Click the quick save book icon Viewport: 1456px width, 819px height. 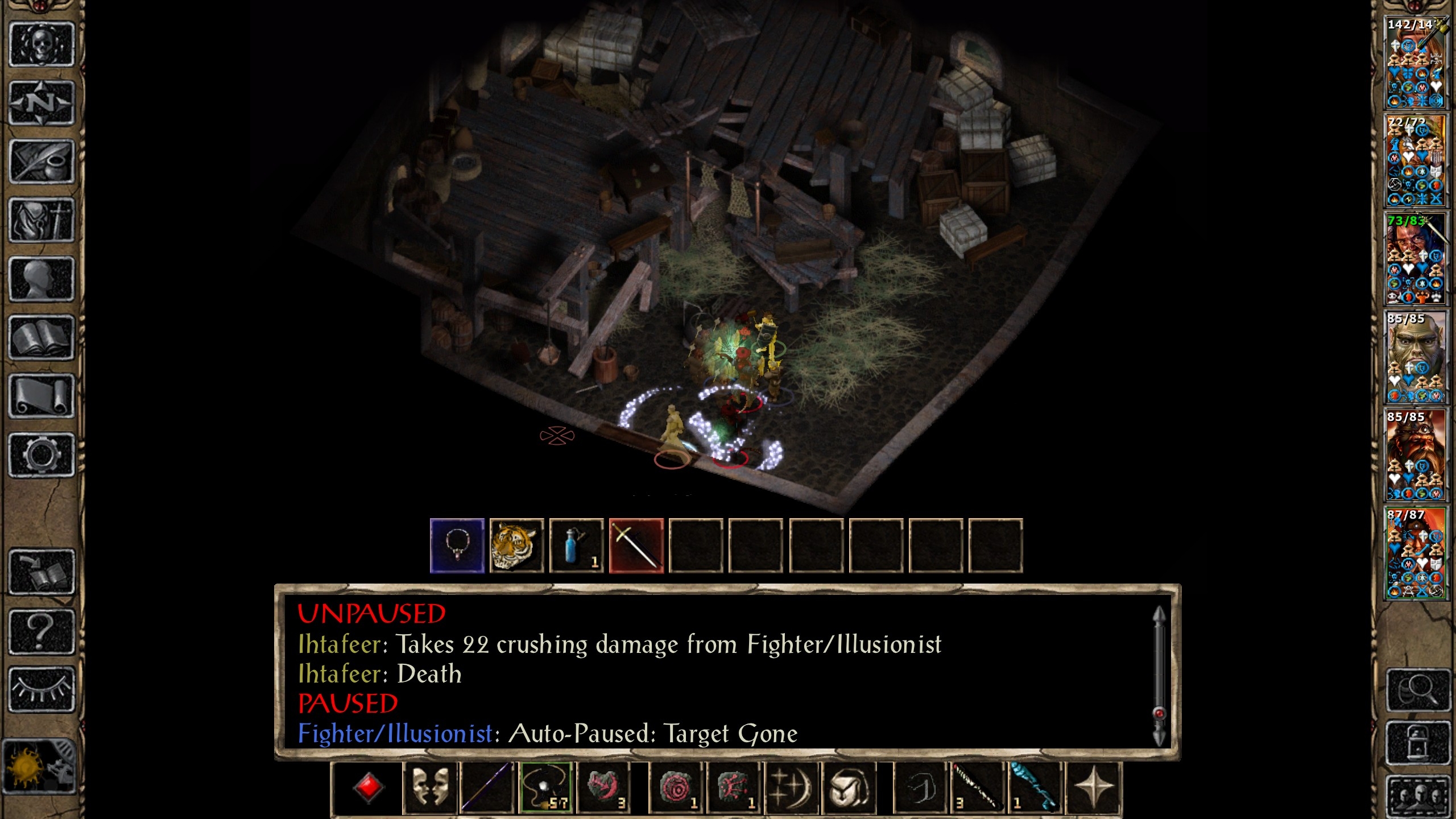pos(42,572)
